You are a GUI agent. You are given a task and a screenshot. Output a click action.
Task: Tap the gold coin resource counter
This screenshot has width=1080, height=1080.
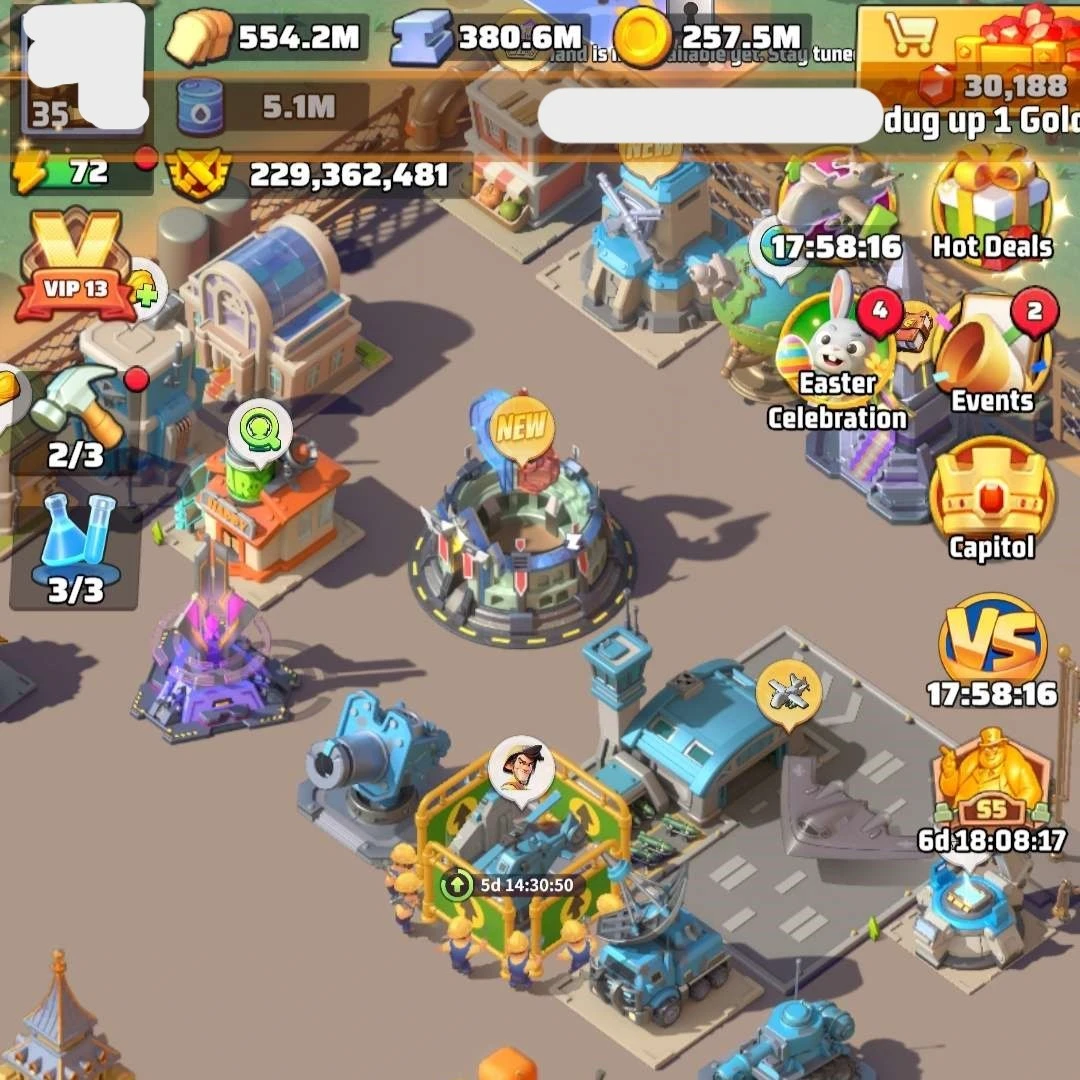(x=710, y=39)
